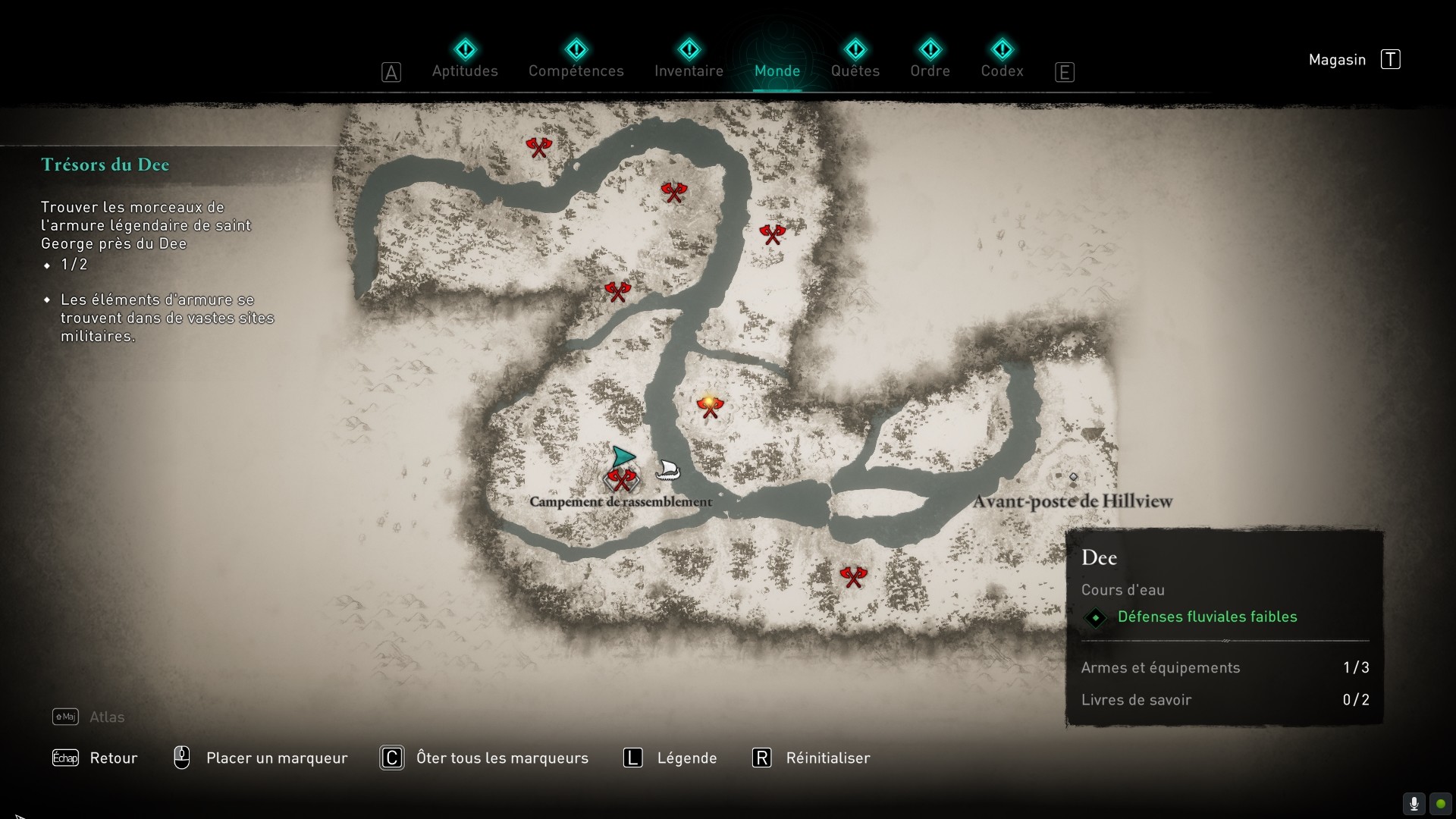Select the Avant-poste de Hillview diamond marker
The width and height of the screenshot is (1456, 819).
tap(1074, 476)
